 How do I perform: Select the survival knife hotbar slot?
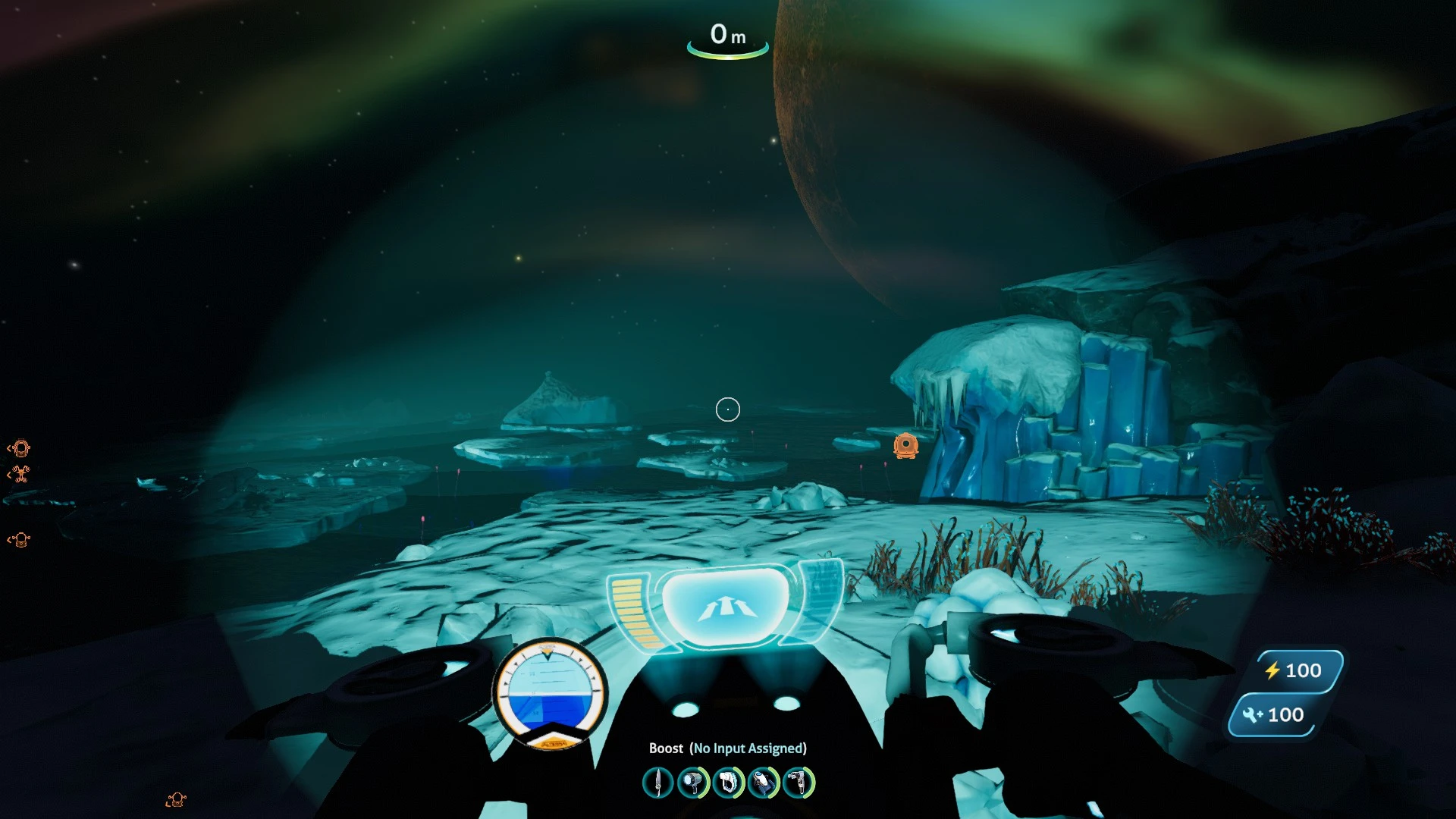coord(657,783)
